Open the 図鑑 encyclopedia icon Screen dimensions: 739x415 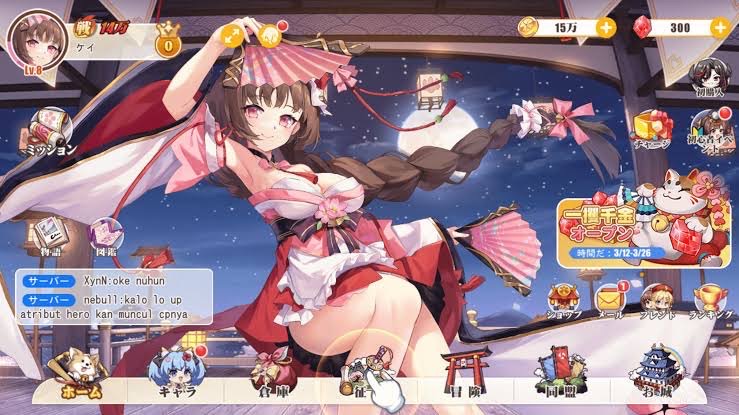pos(106,236)
